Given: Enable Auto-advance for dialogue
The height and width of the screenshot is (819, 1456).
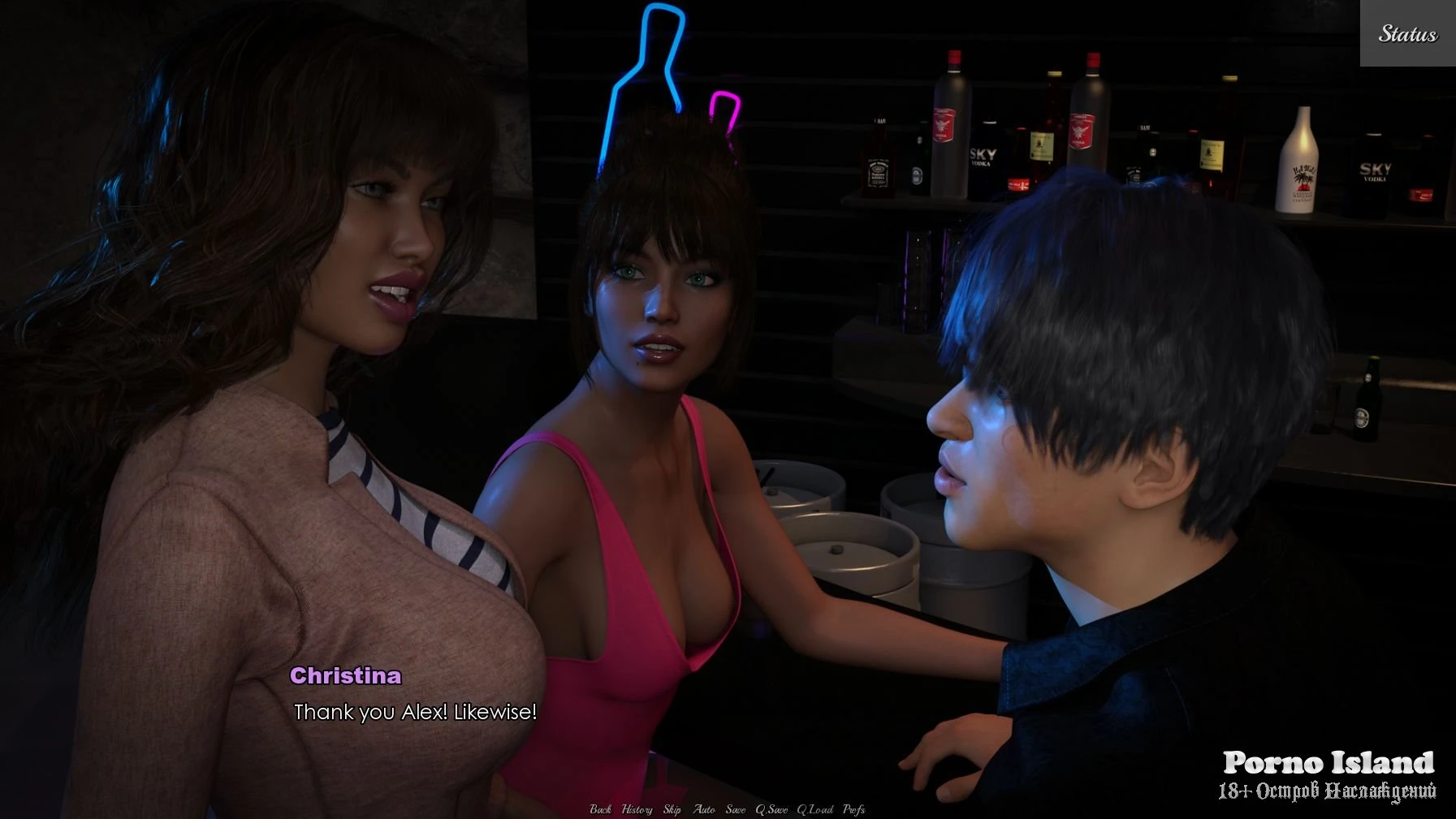Looking at the screenshot, I should point(704,809).
